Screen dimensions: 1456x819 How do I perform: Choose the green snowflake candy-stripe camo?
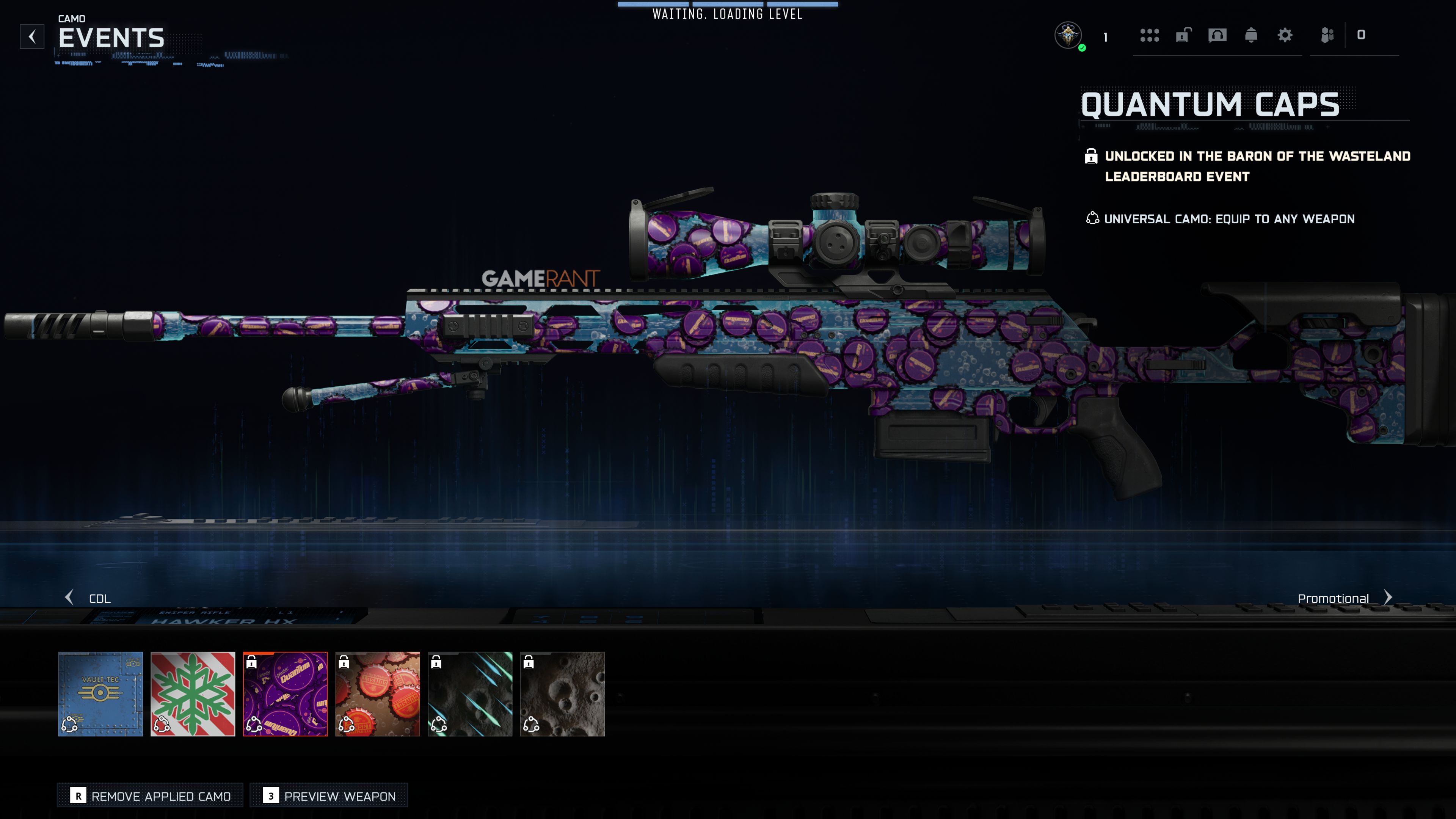[x=193, y=693]
